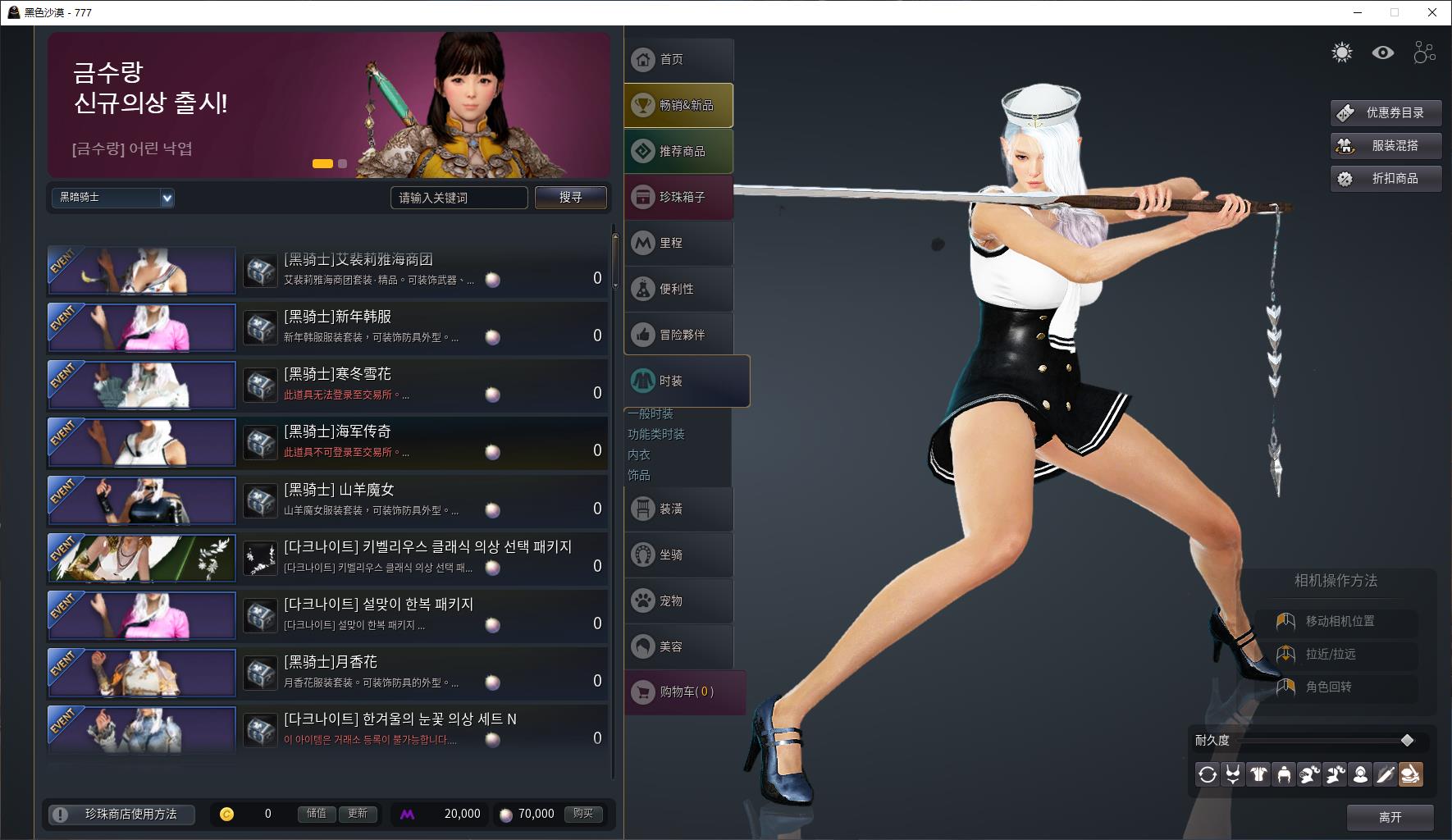
Task: Leave the shop with 离开 button
Action: (1390, 817)
